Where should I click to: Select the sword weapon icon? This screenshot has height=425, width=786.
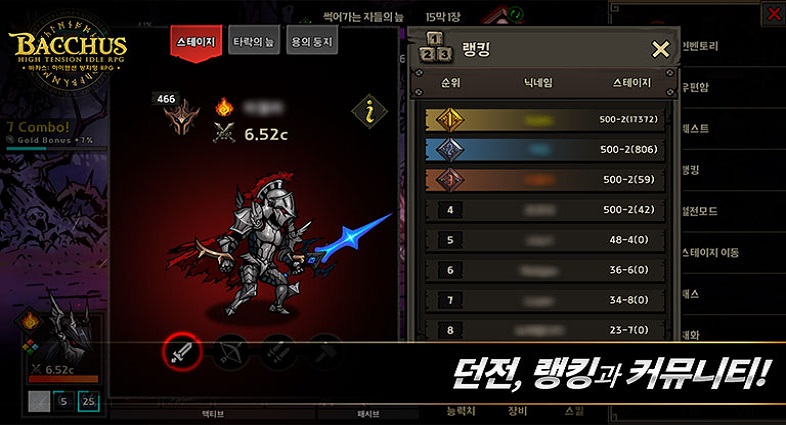click(183, 351)
